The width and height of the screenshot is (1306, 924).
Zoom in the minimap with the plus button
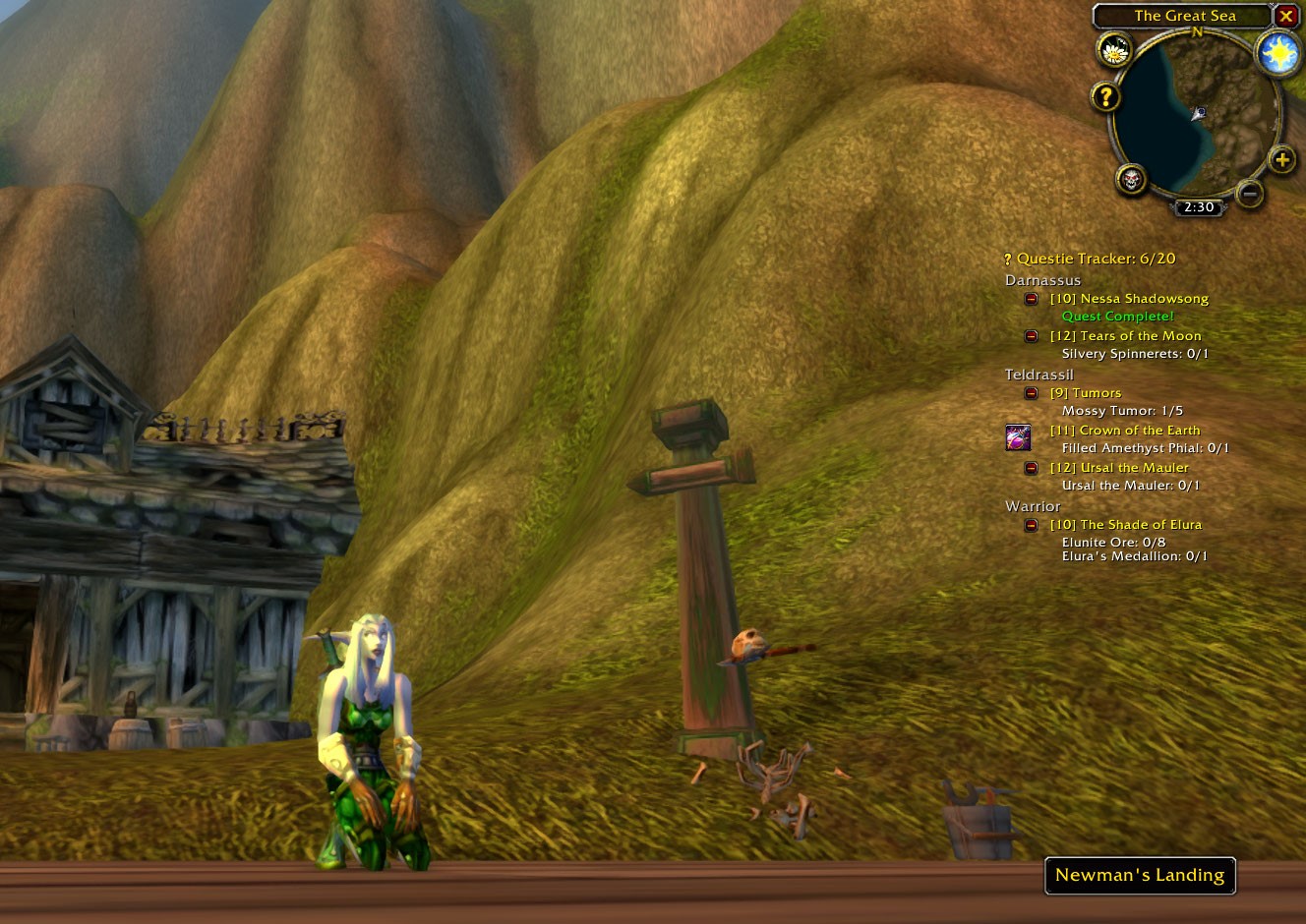(1281, 159)
